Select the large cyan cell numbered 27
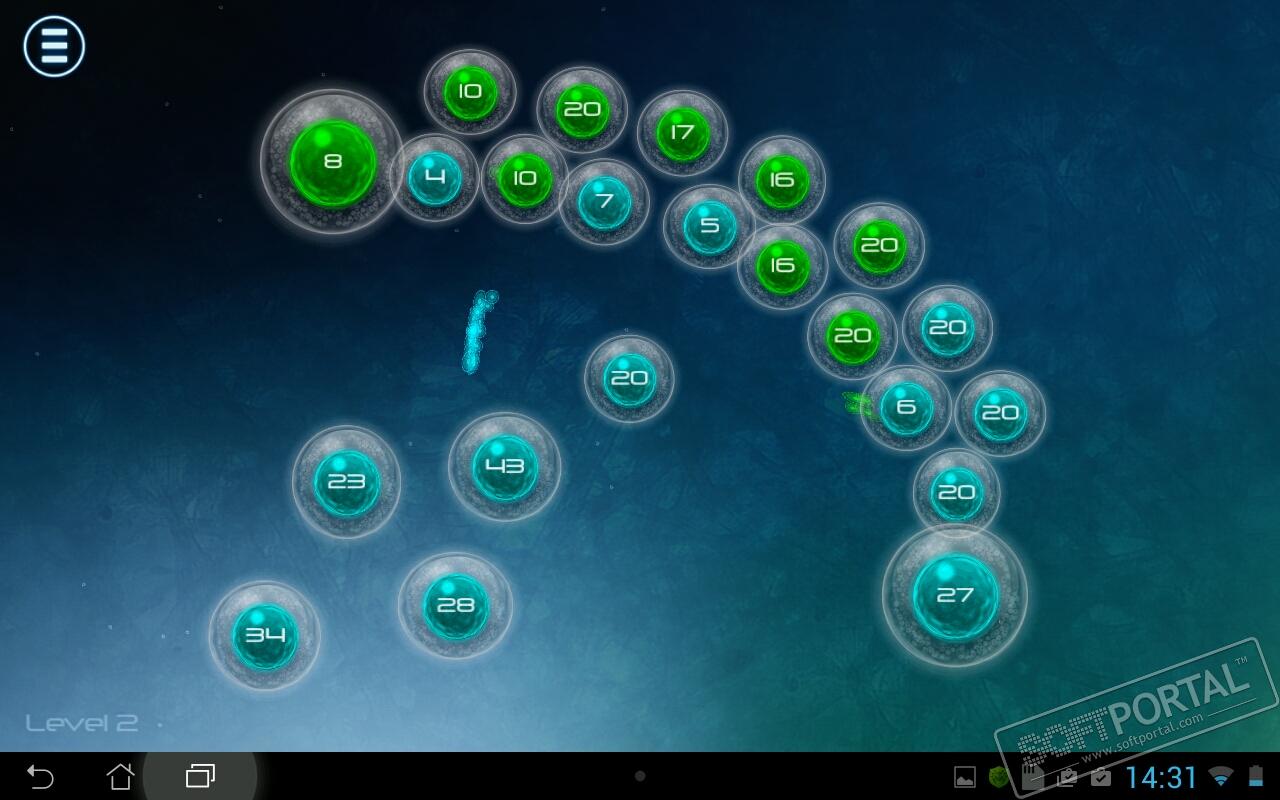The image size is (1280, 800). [955, 596]
